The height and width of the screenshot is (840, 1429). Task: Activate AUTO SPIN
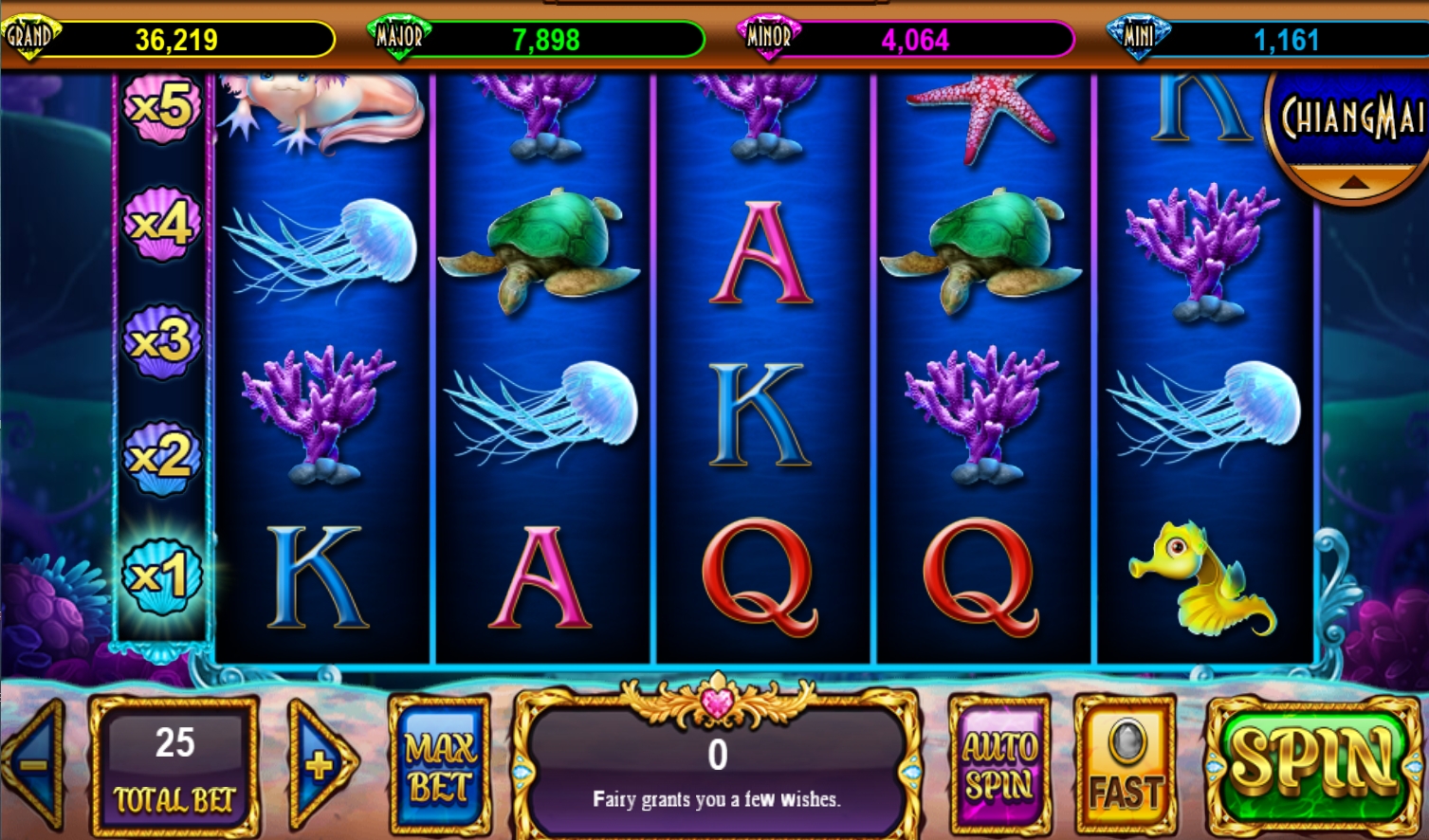tap(999, 766)
